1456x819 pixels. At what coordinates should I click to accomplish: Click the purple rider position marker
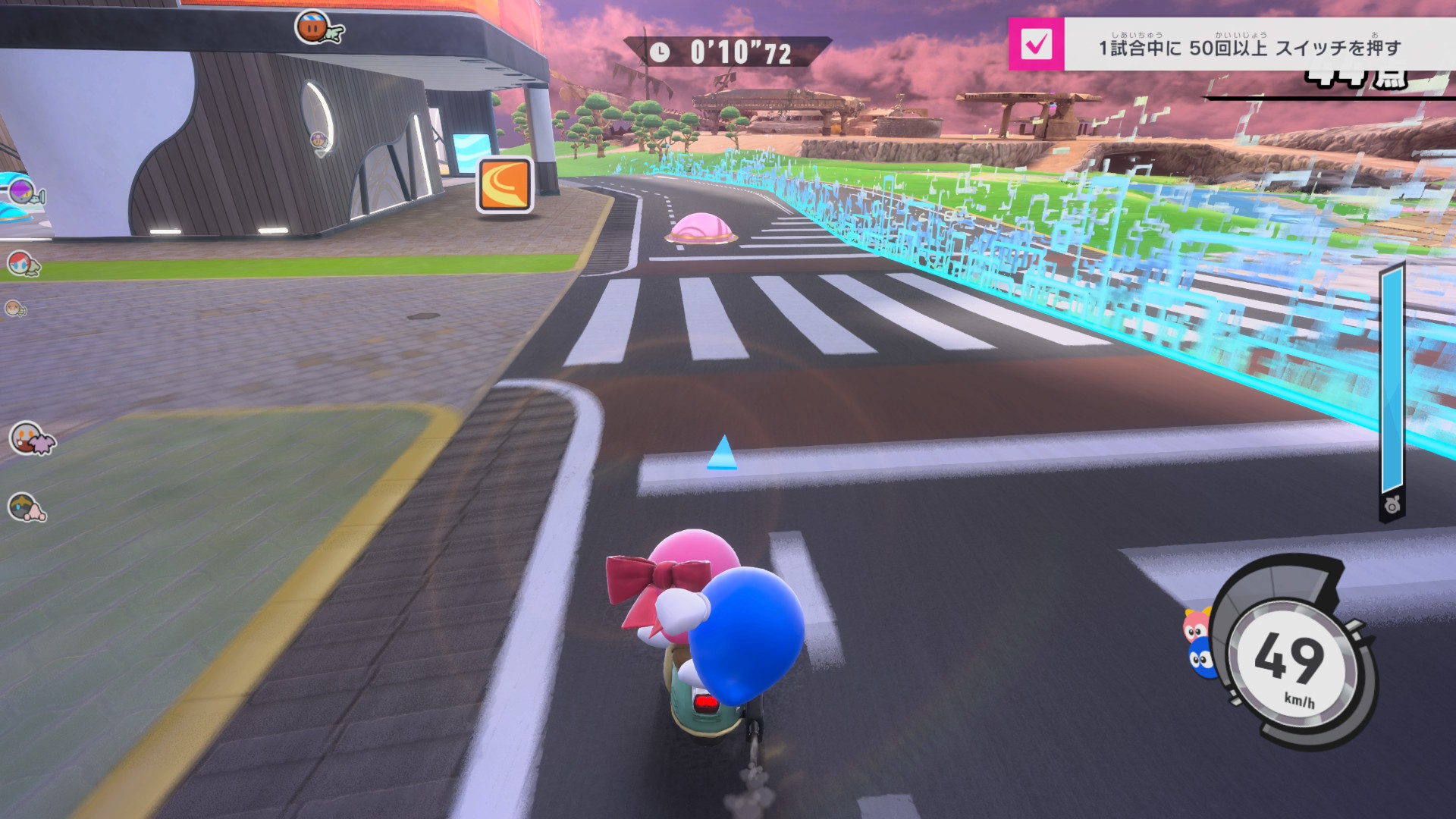point(23,190)
